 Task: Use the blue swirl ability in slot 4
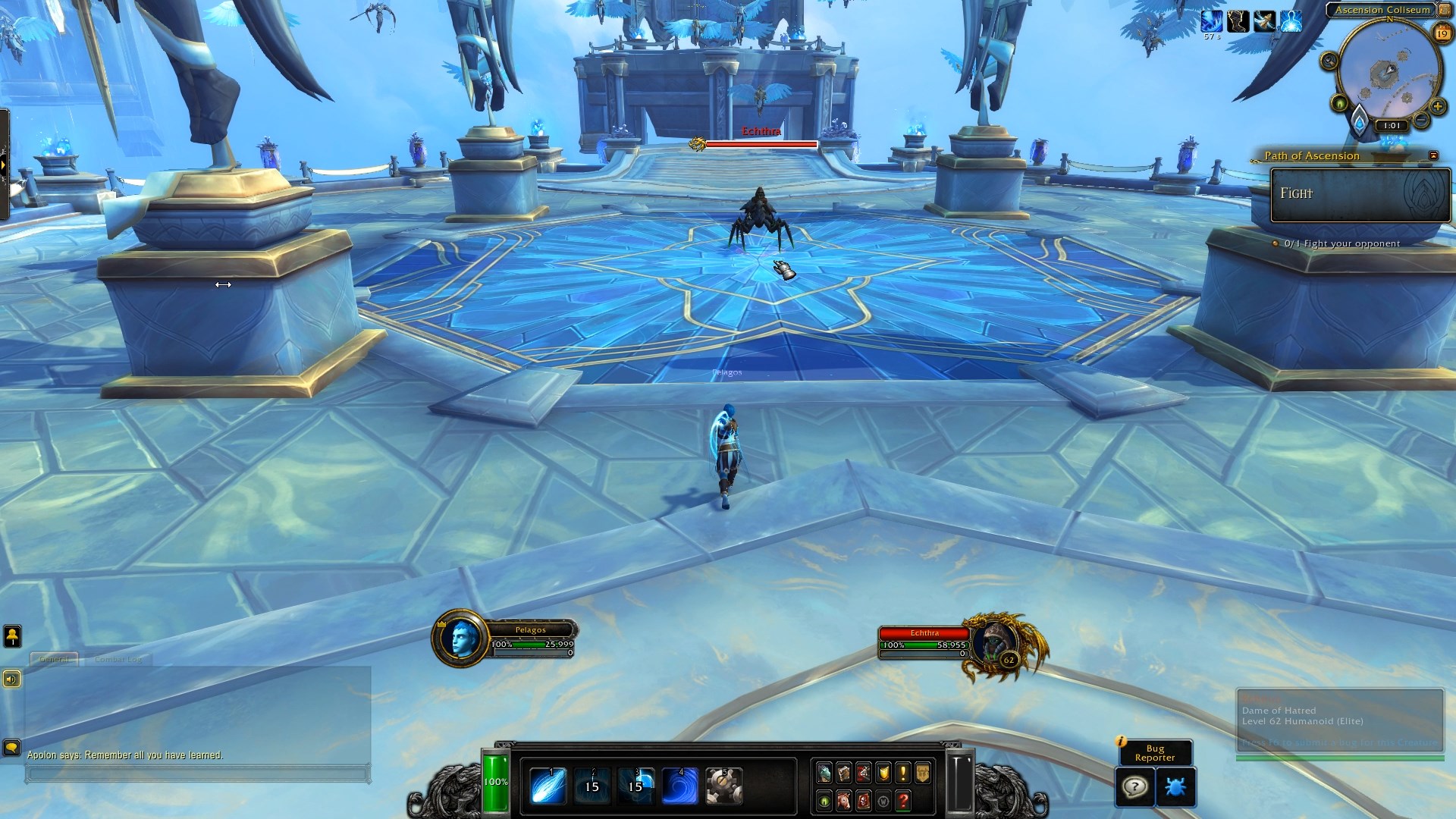pyautogui.click(x=679, y=786)
